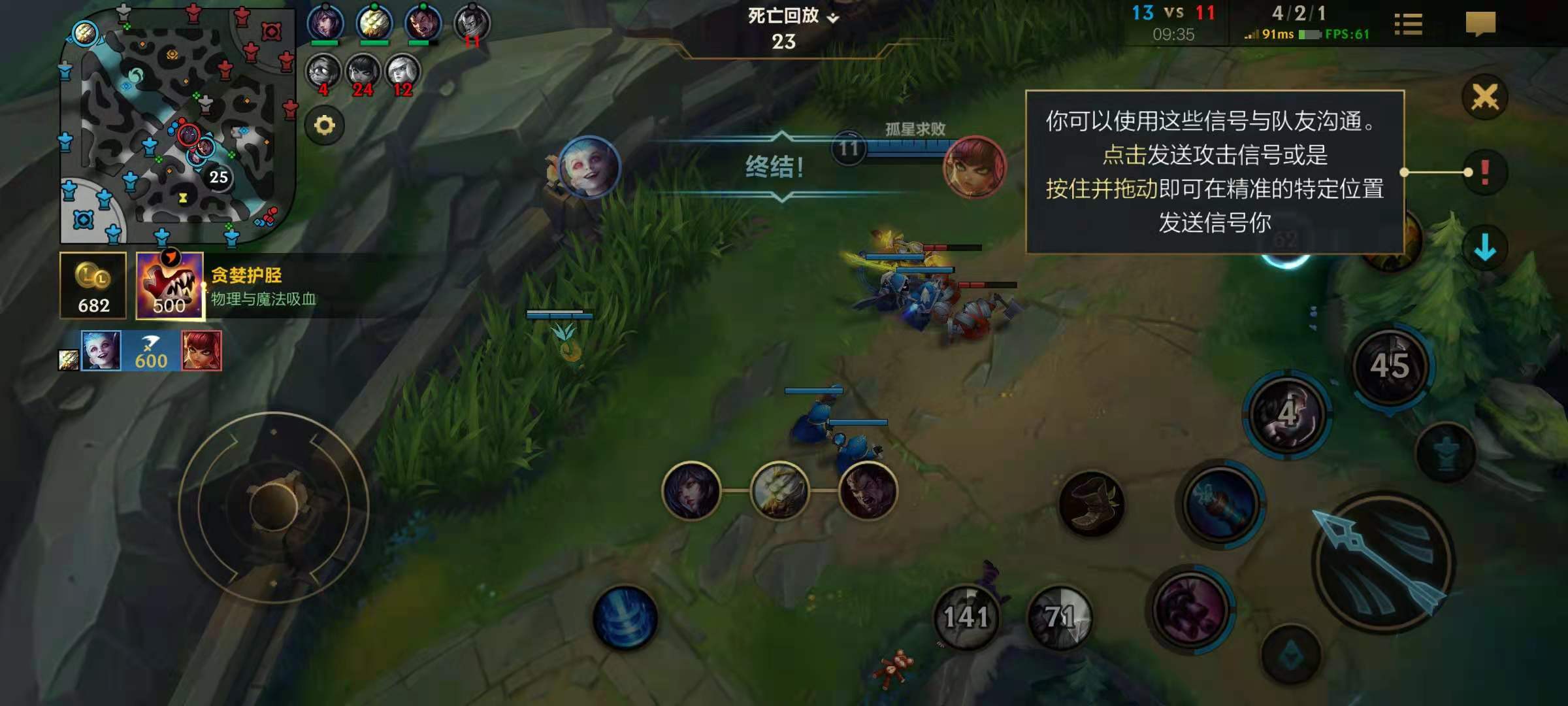Viewport: 1568px width, 706px height.
Task: Open the scoreboard list icon
Action: click(1408, 25)
